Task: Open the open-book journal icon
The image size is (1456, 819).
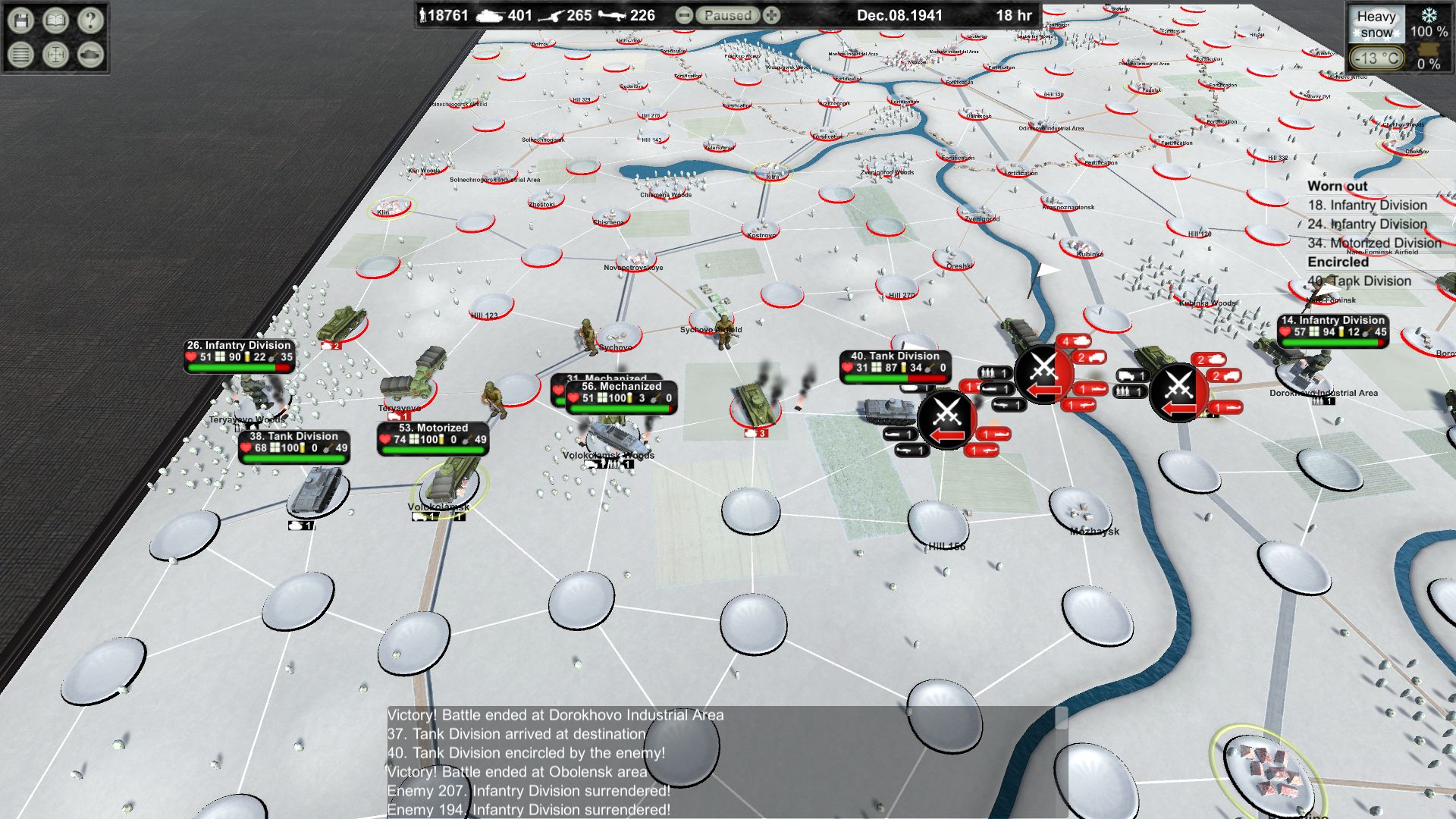Action: (x=55, y=20)
